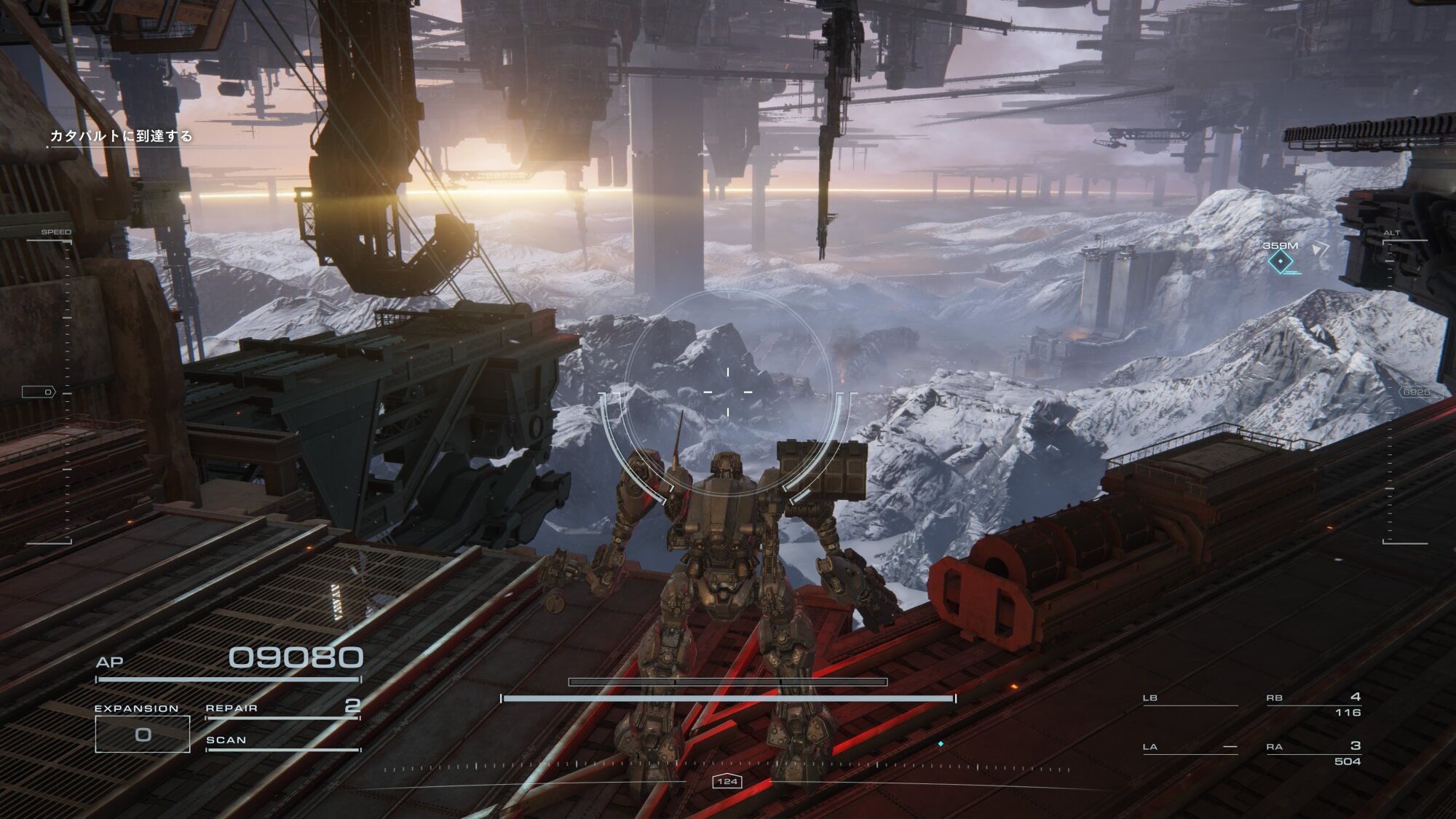The height and width of the screenshot is (819, 1456).
Task: Pick the LA arm weapon slot
Action: point(1190,748)
